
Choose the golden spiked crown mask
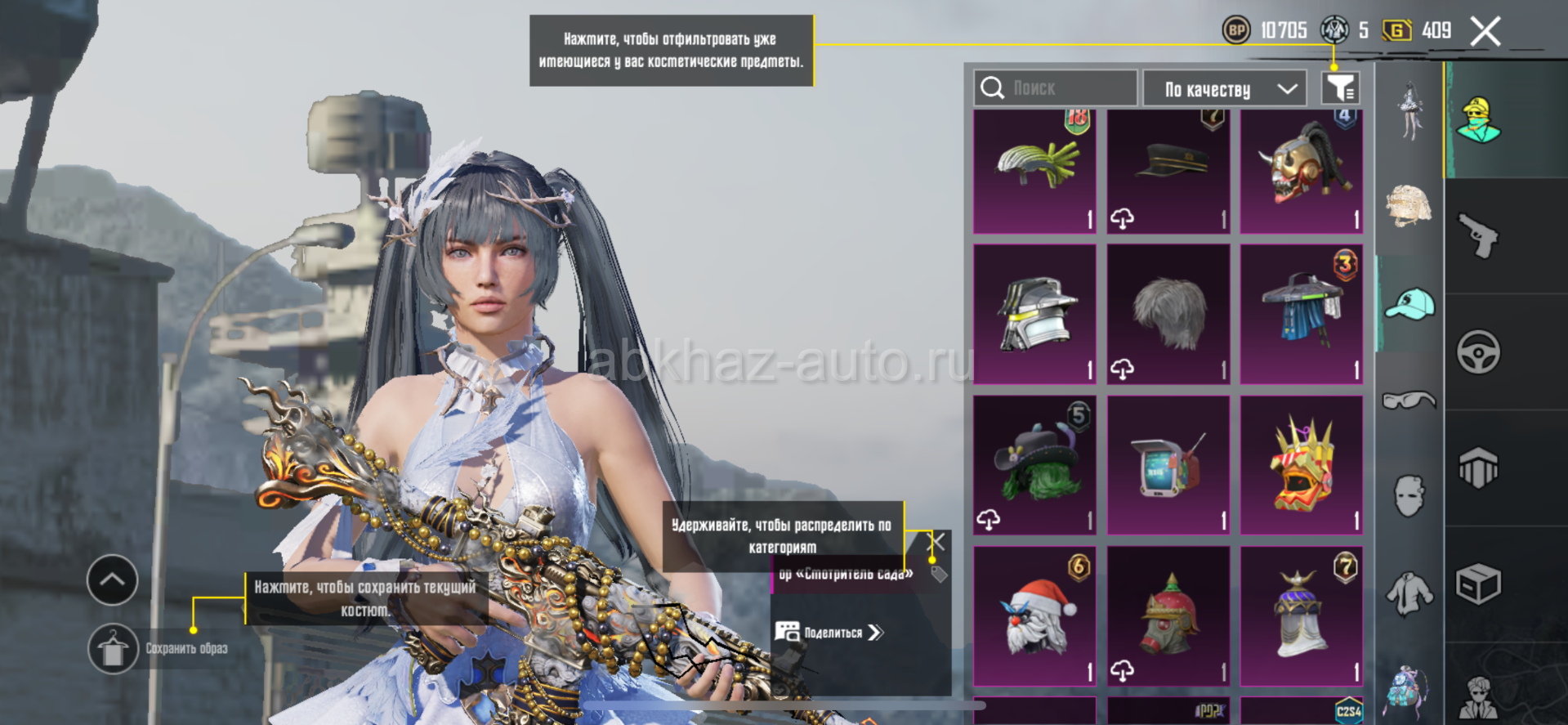1302,466
